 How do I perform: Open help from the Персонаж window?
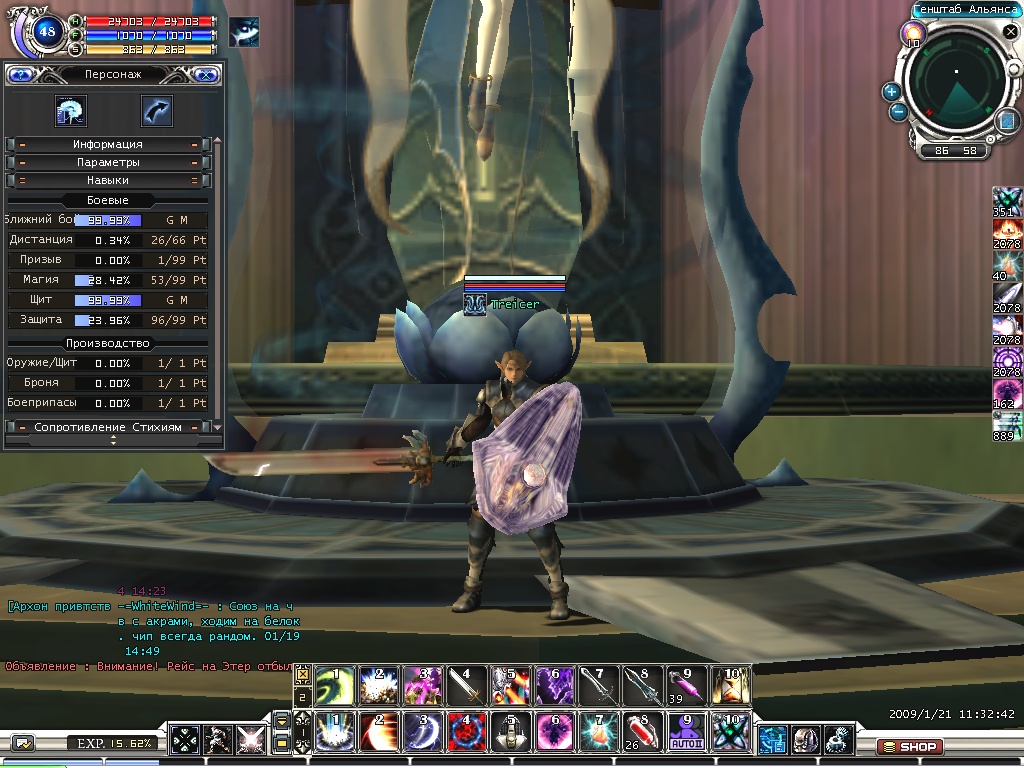pyautogui.click(x=22, y=74)
